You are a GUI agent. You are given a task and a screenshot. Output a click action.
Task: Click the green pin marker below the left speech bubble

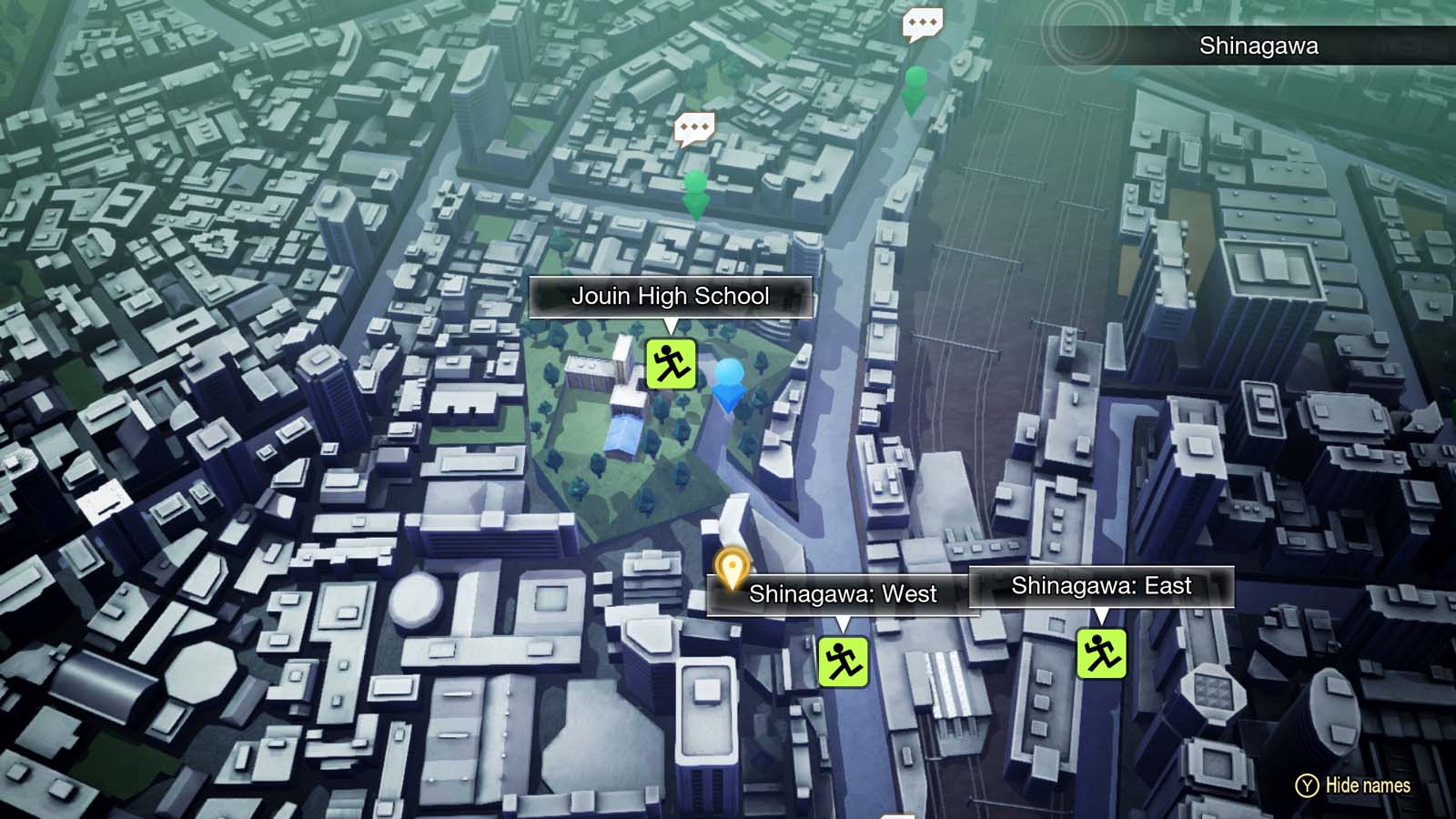click(x=697, y=191)
